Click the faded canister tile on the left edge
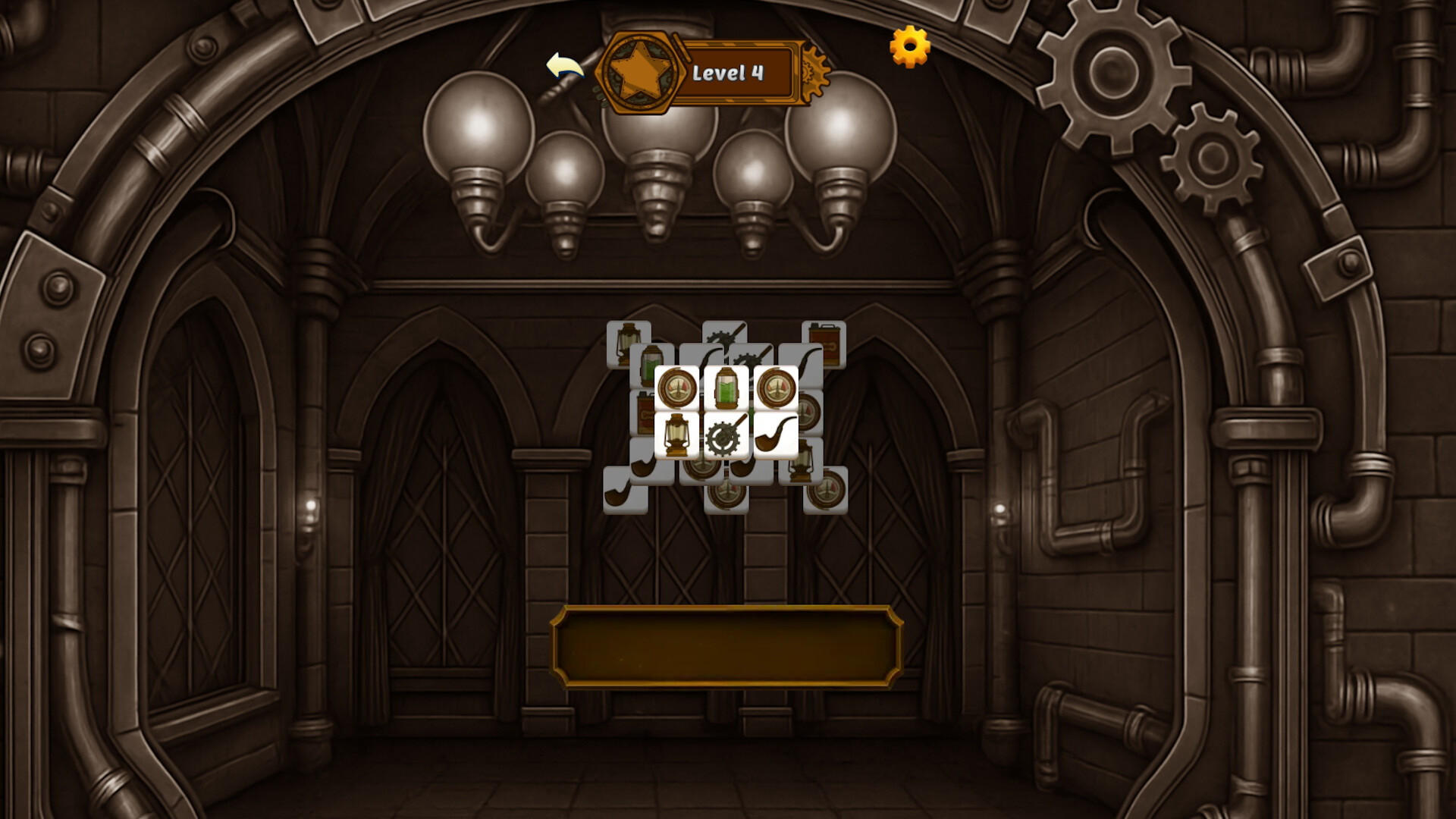 [x=642, y=412]
